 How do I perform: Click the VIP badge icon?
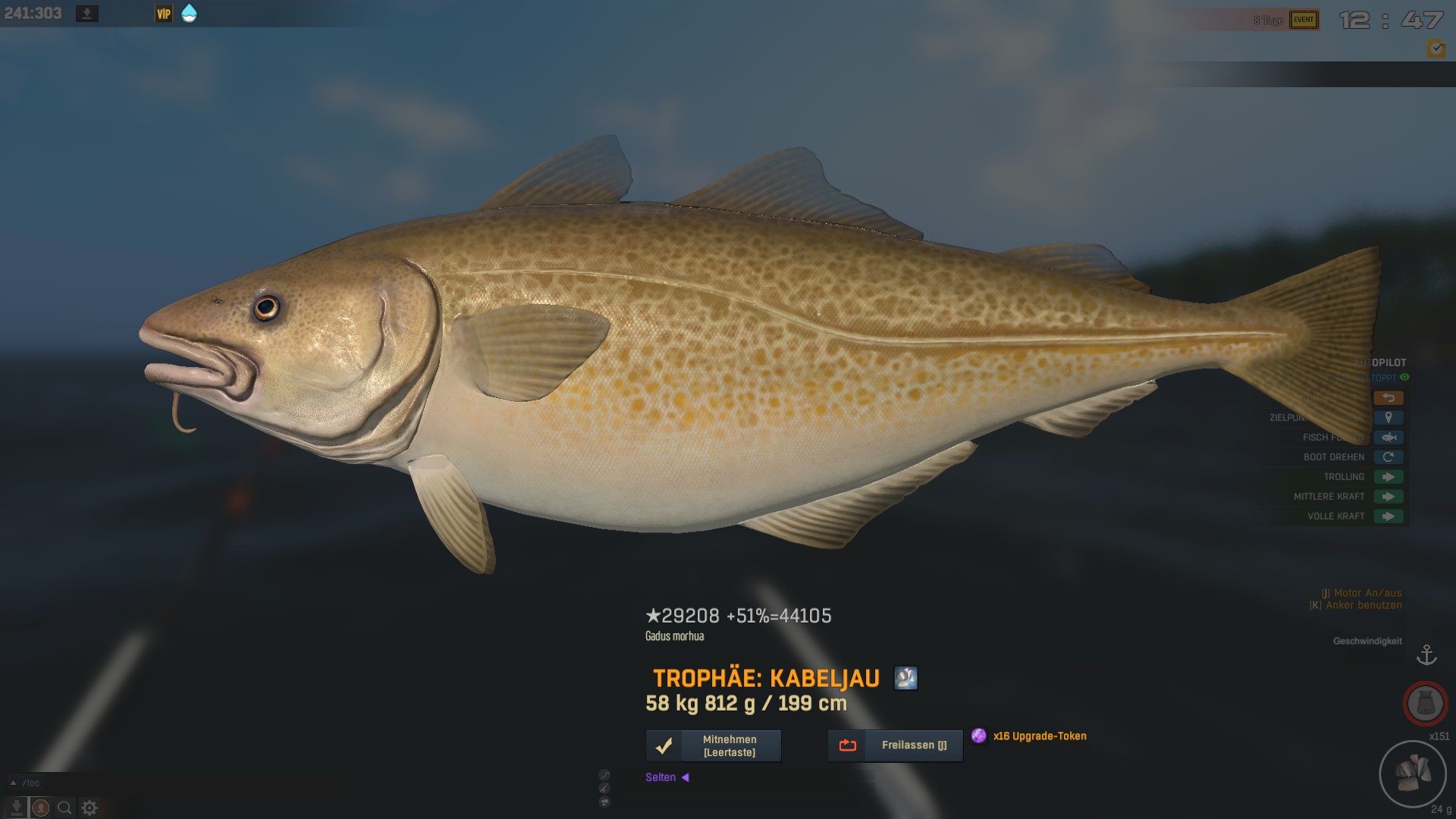(x=164, y=14)
